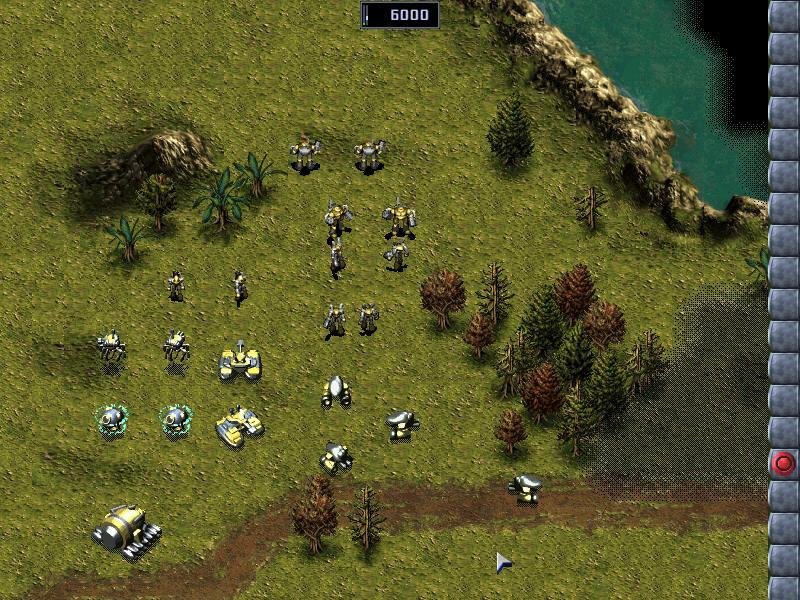Click the red round sidebar button

coord(784,463)
